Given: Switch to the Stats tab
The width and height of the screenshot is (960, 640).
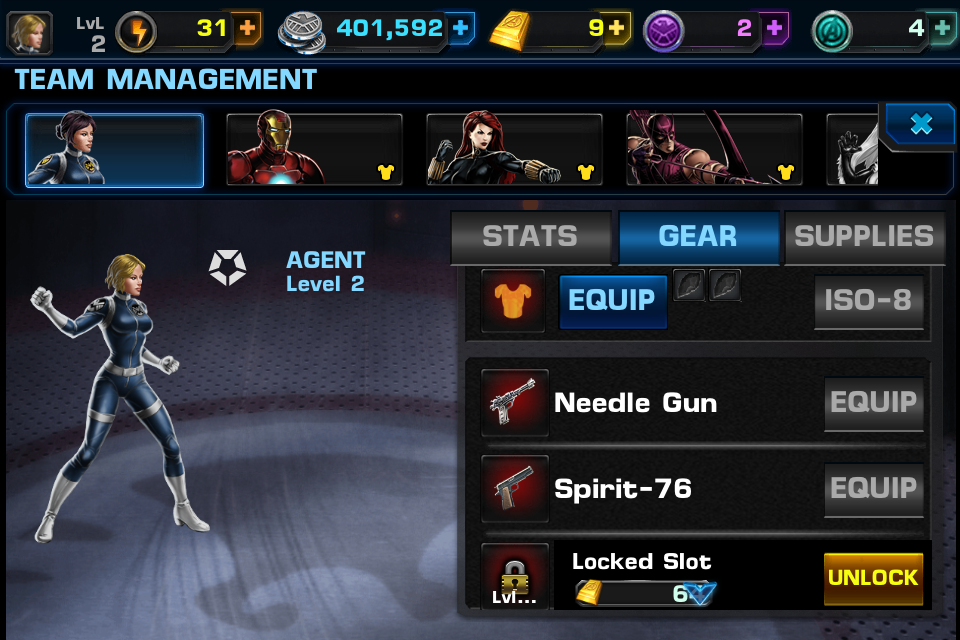Looking at the screenshot, I should click(x=530, y=236).
